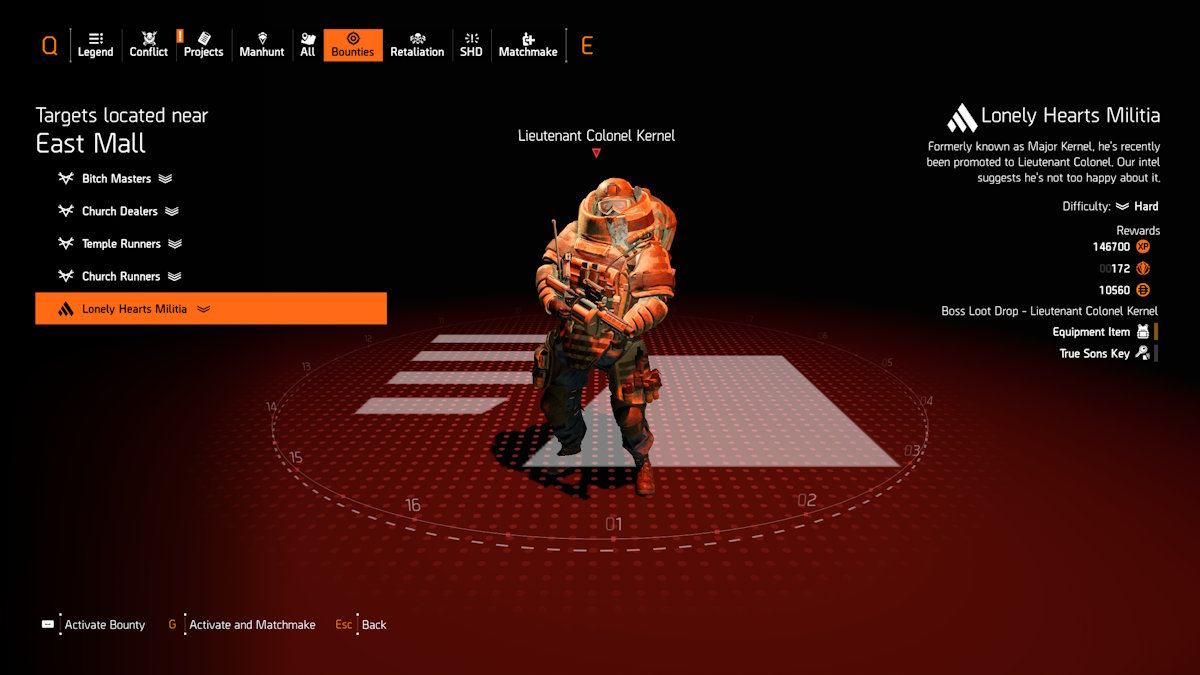Select the Temple Runners bounty
The height and width of the screenshot is (675, 1200).
click(120, 244)
